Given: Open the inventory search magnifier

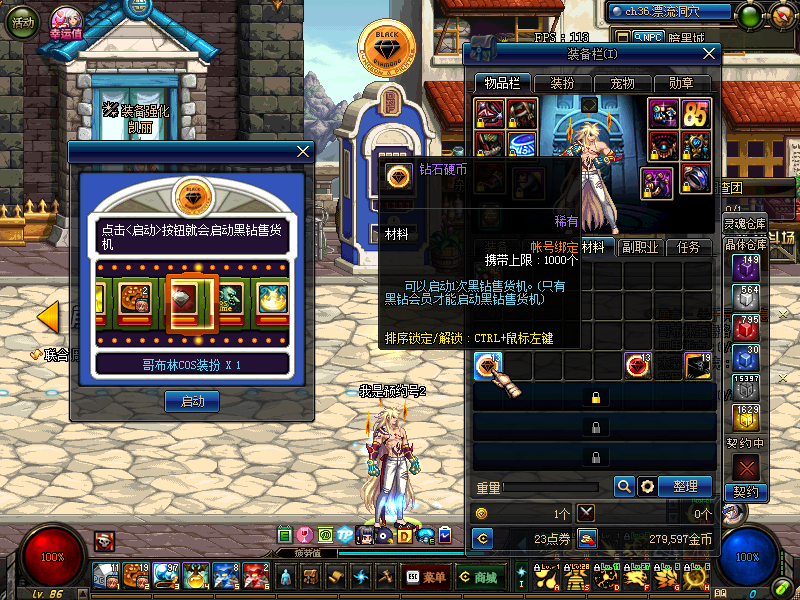Looking at the screenshot, I should pos(624,486).
